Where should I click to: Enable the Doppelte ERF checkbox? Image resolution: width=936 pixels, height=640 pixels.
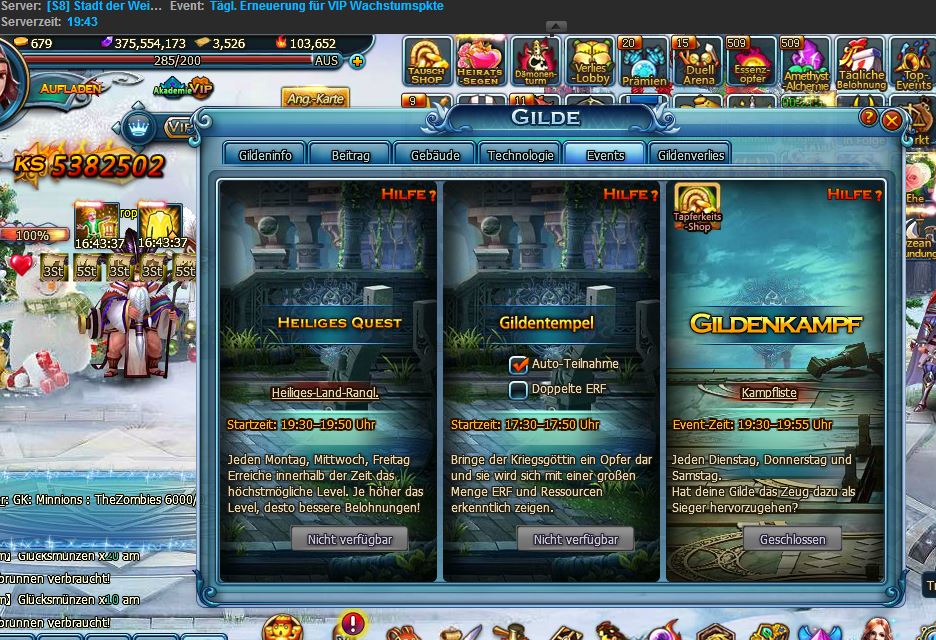[518, 390]
